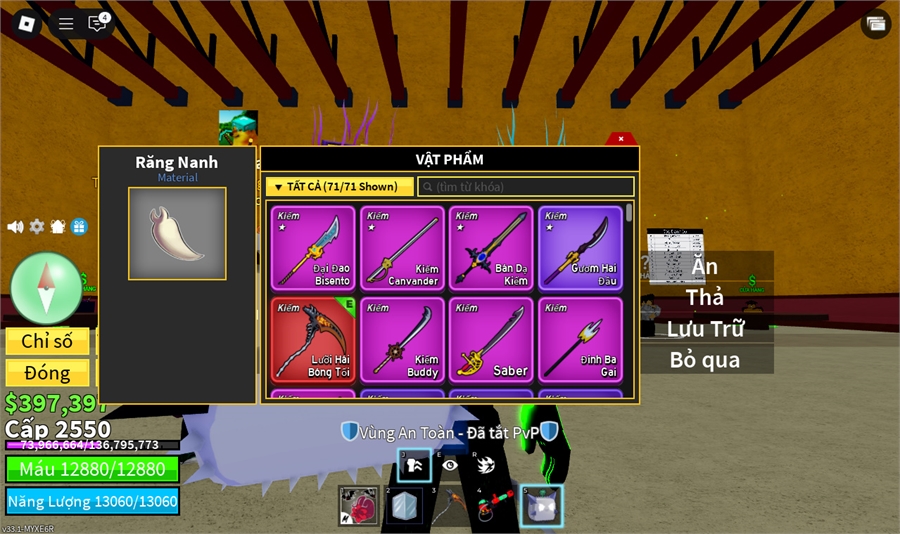Select the Gươm Hai Đầu slot
This screenshot has width=900, height=534.
point(580,248)
